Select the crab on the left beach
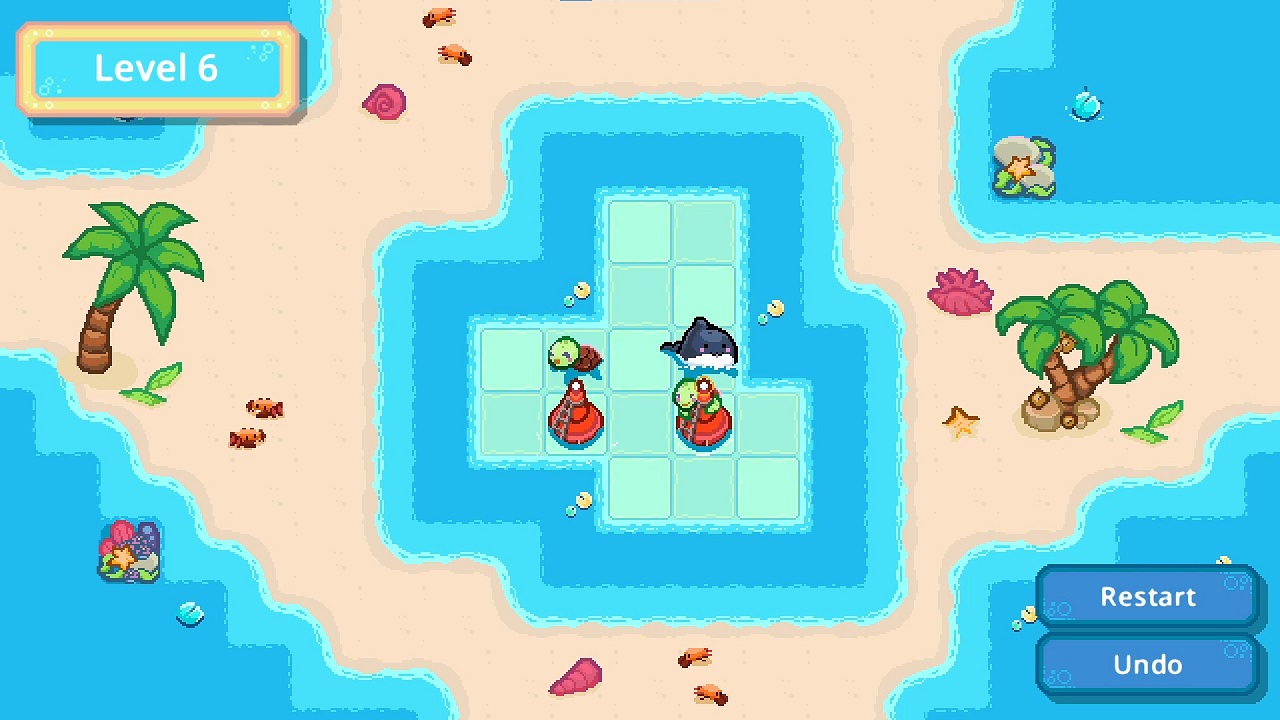This screenshot has width=1280, height=720. click(x=262, y=409)
